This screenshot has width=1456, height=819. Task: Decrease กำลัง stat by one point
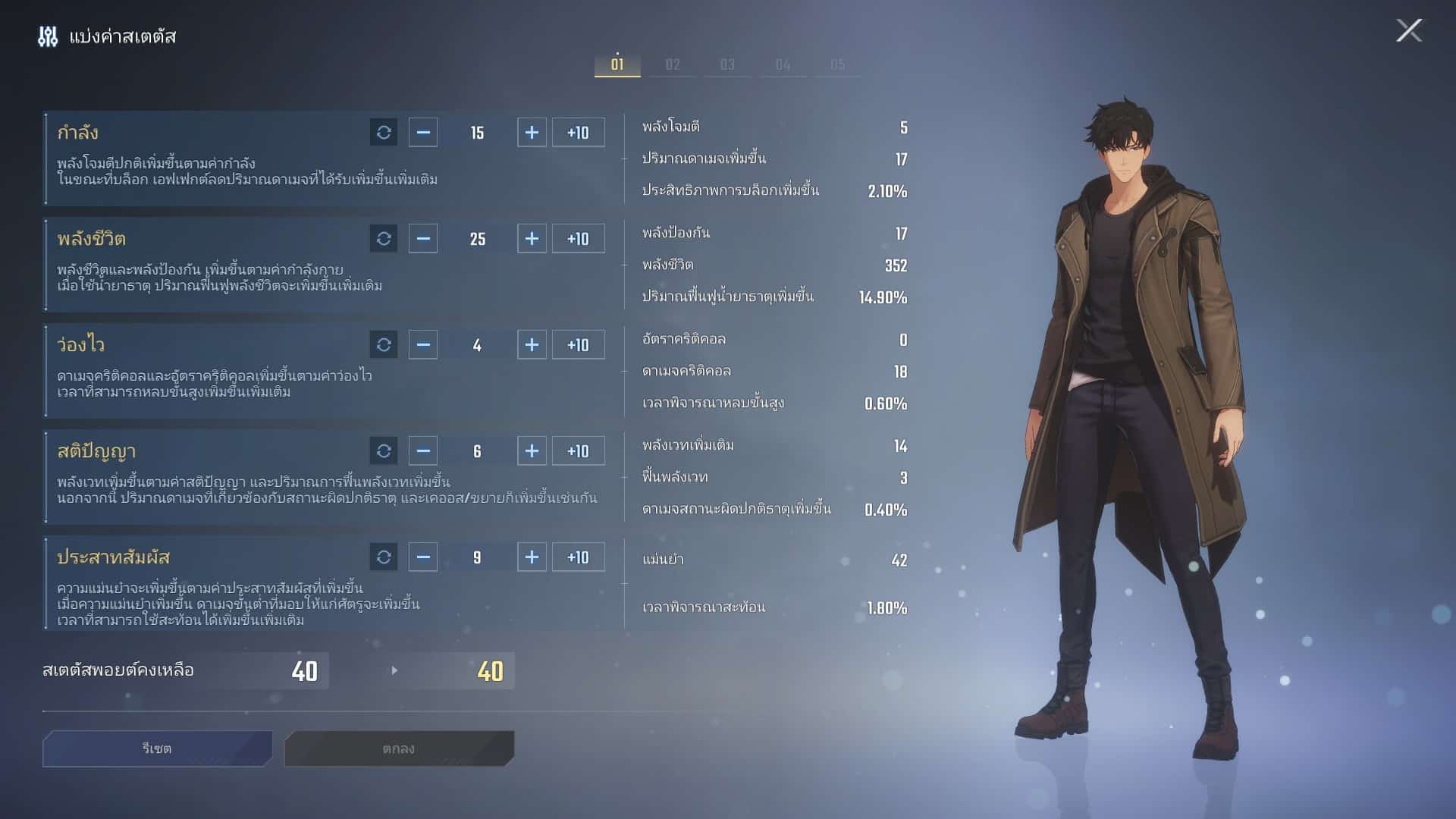coord(423,133)
